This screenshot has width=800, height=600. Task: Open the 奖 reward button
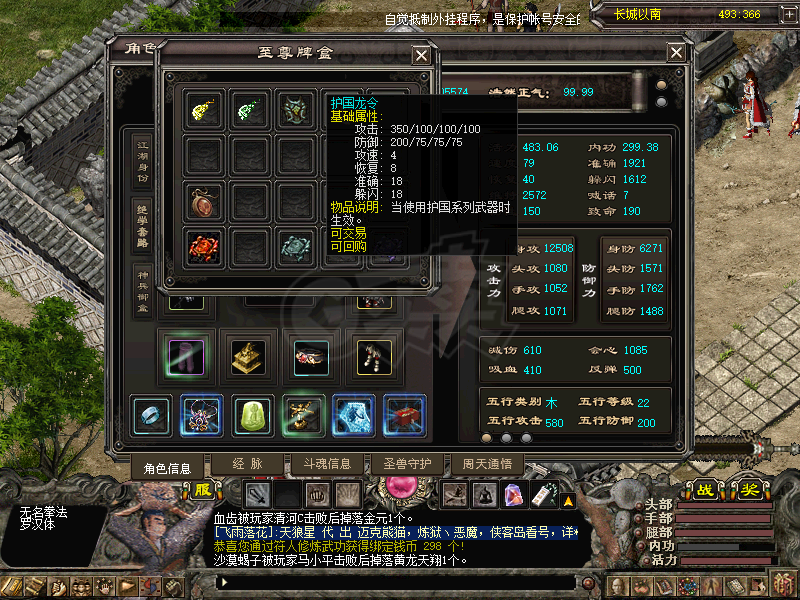pos(748,490)
